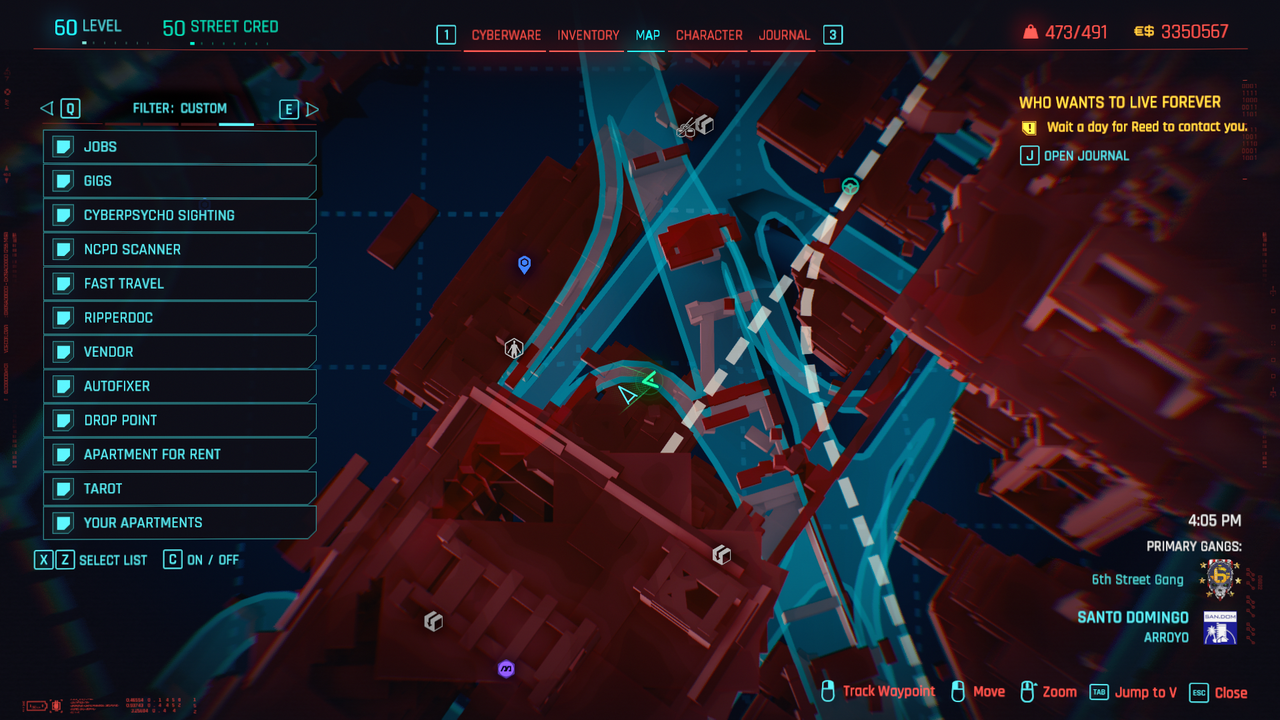The image size is (1280, 720).
Task: Open the Inventory tab
Action: click(588, 35)
